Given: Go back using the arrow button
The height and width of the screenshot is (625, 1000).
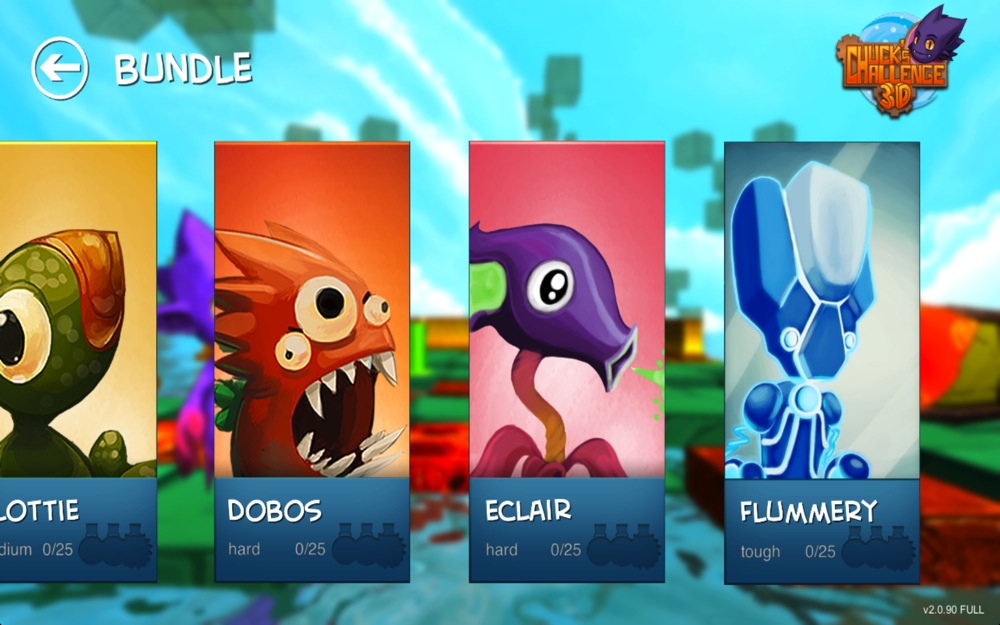Looking at the screenshot, I should click(x=60, y=68).
